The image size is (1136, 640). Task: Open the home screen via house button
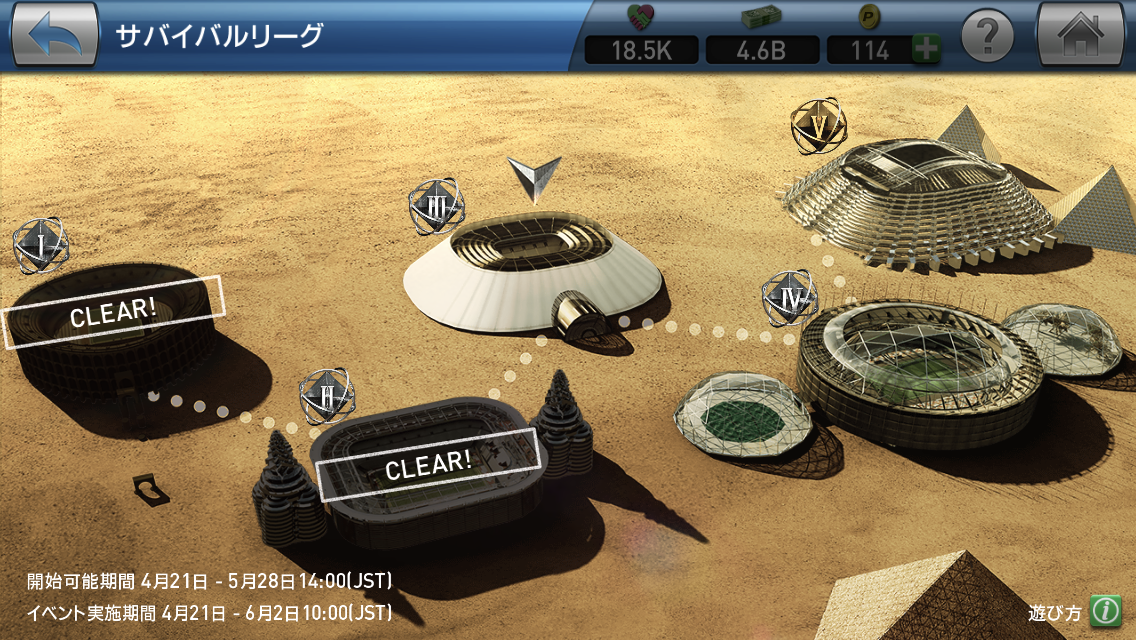(1081, 35)
